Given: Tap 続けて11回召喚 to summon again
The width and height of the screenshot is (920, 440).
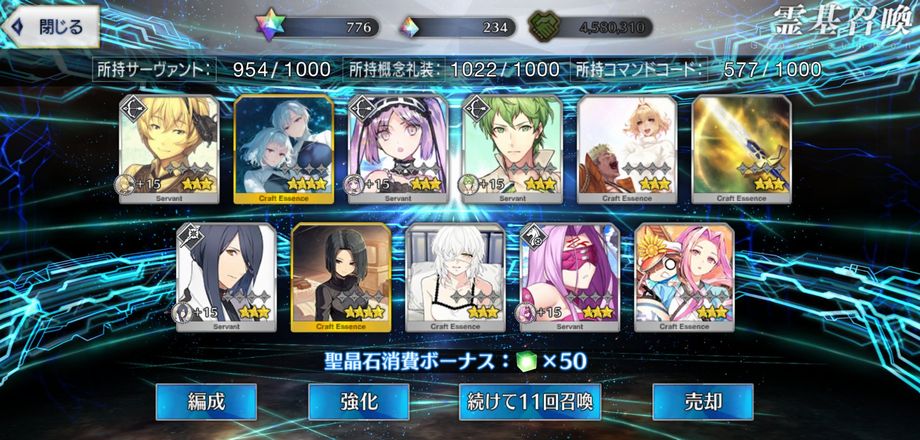Looking at the screenshot, I should pyautogui.click(x=530, y=402).
